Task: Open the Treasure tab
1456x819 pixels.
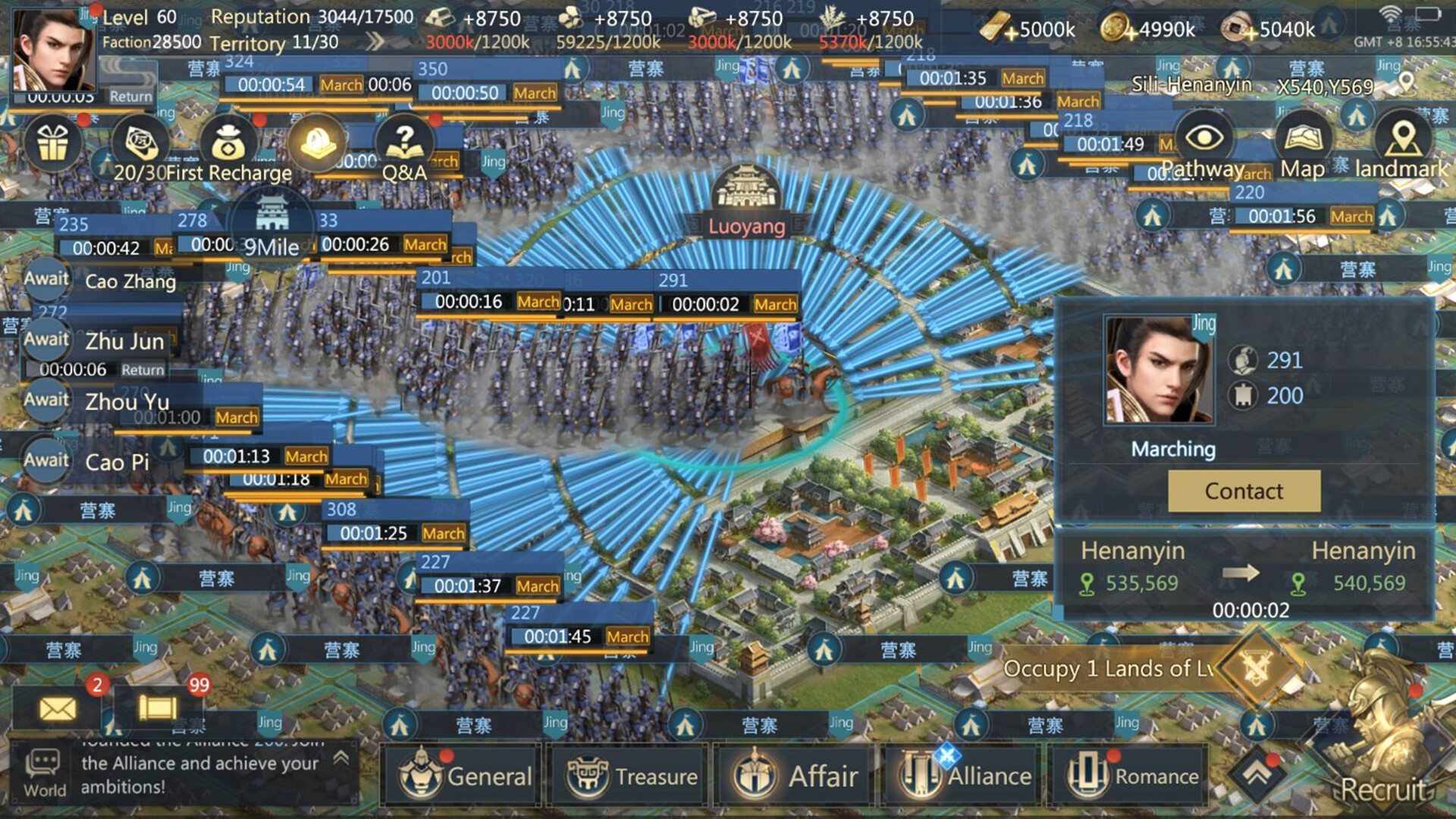Action: (627, 777)
